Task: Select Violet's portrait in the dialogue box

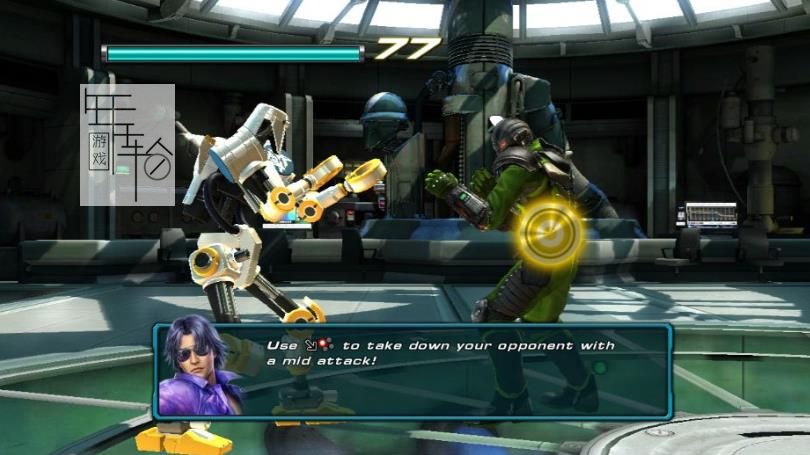Action: click(x=200, y=368)
